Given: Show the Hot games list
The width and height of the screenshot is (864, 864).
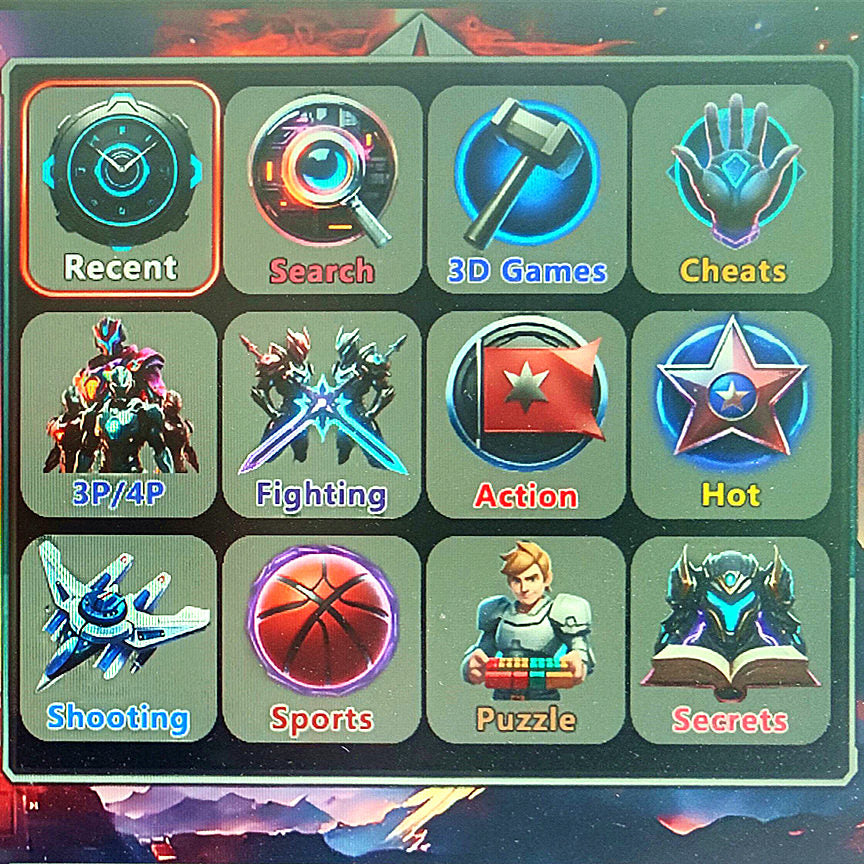Looking at the screenshot, I should pos(731,414).
